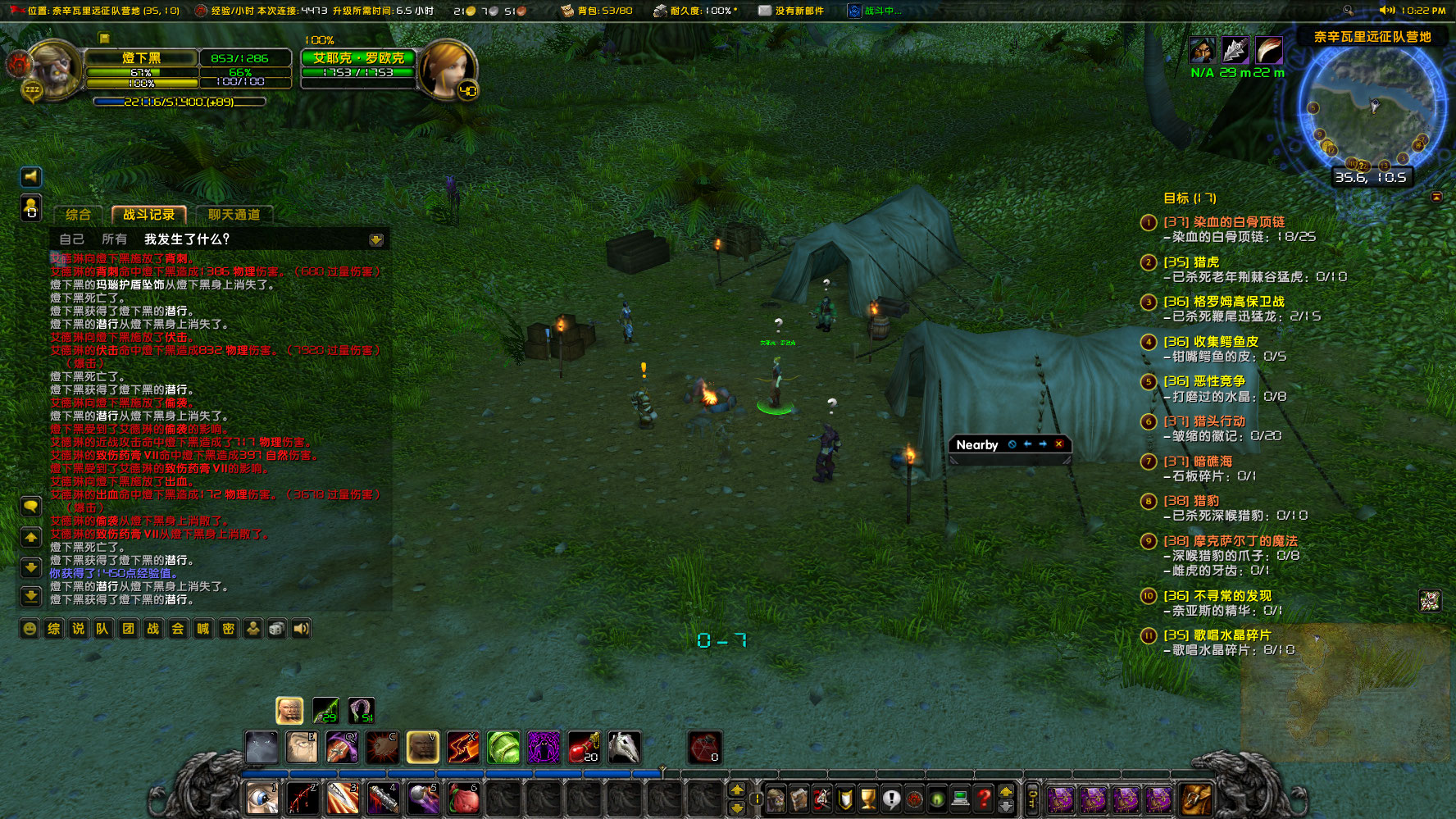The width and height of the screenshot is (1456, 819).
Task: Switch to the 综合 chat tab
Action: tap(80, 214)
